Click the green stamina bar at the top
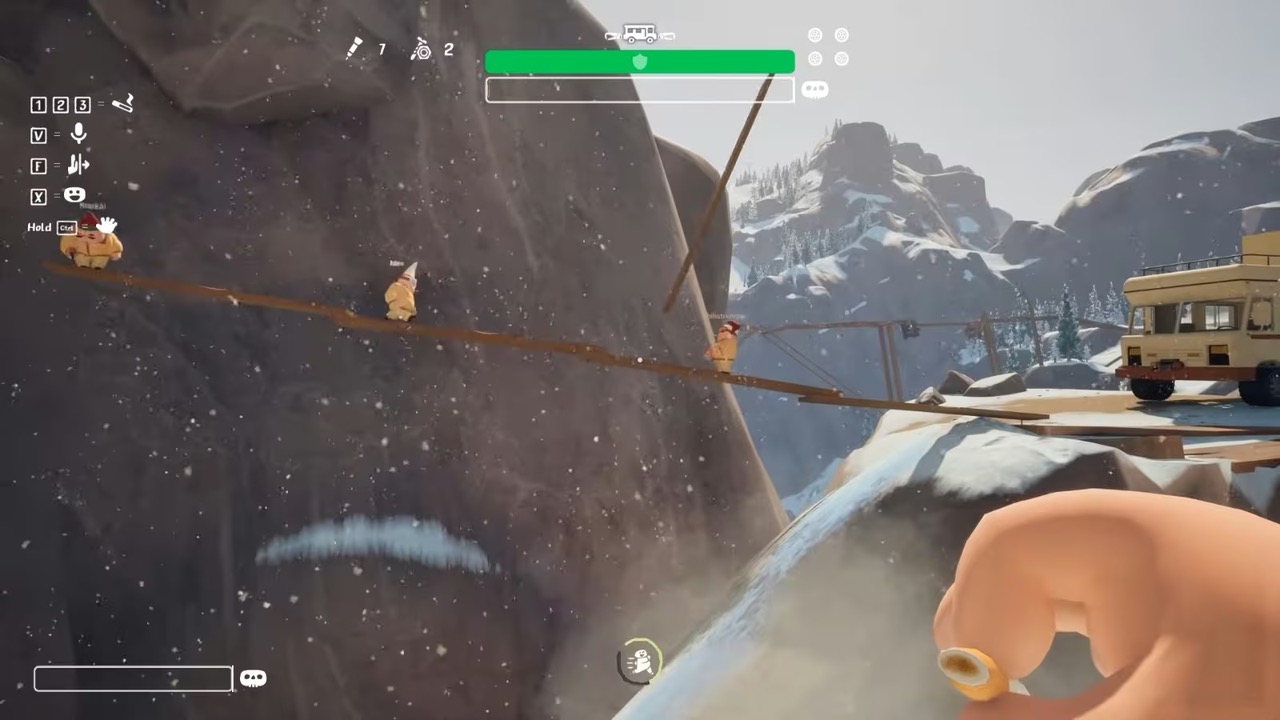 tap(639, 62)
